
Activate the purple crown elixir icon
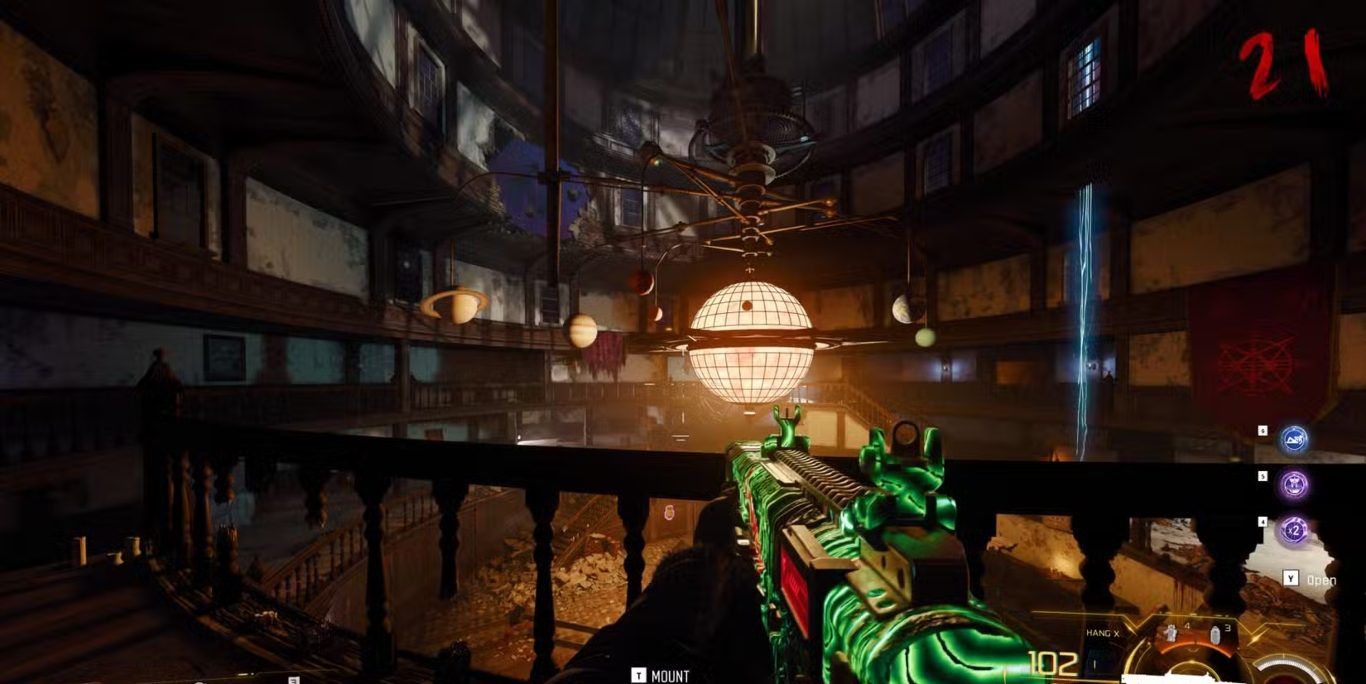pyautogui.click(x=1295, y=485)
